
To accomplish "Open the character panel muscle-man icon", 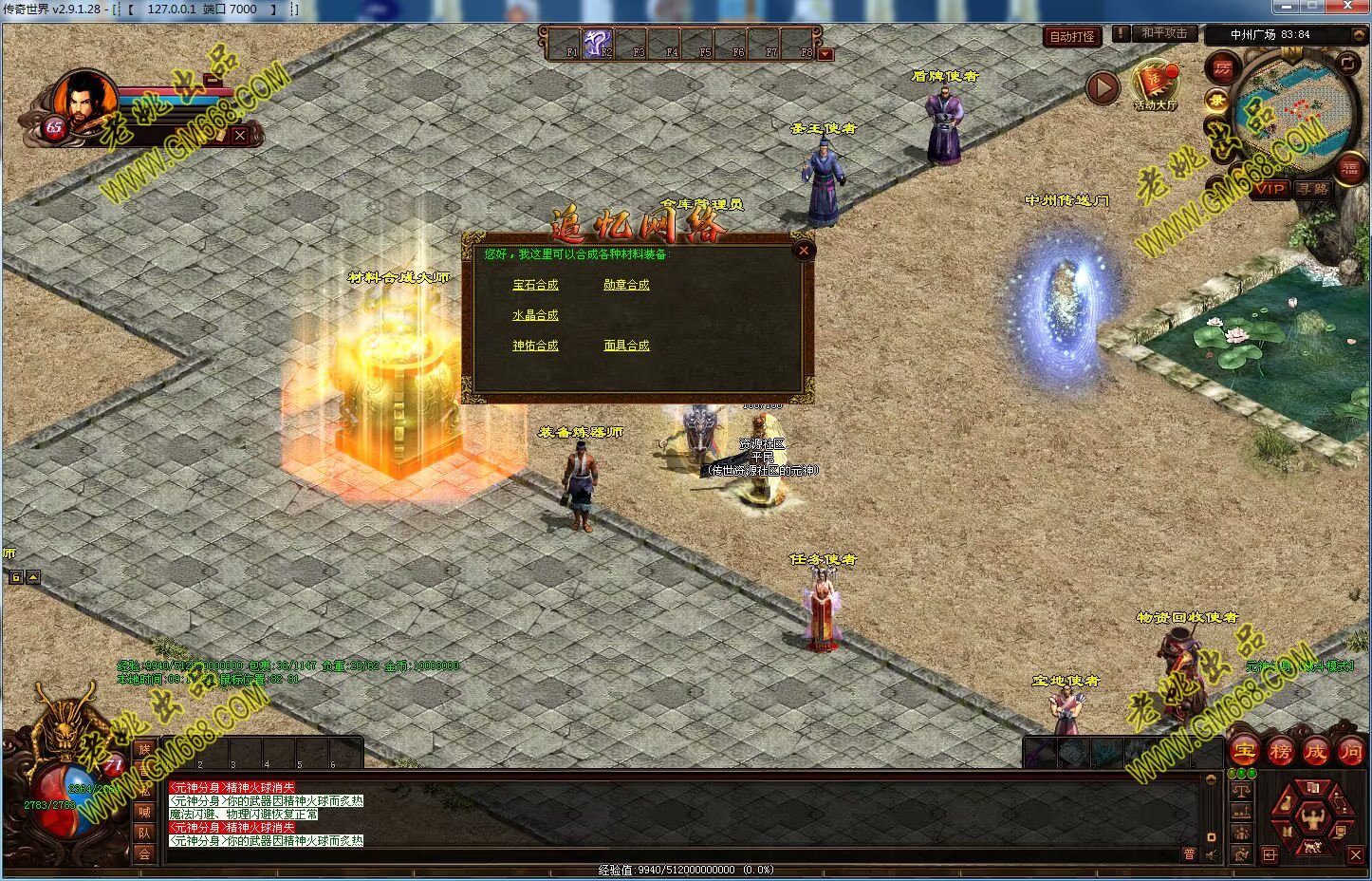I will [x=1312, y=815].
